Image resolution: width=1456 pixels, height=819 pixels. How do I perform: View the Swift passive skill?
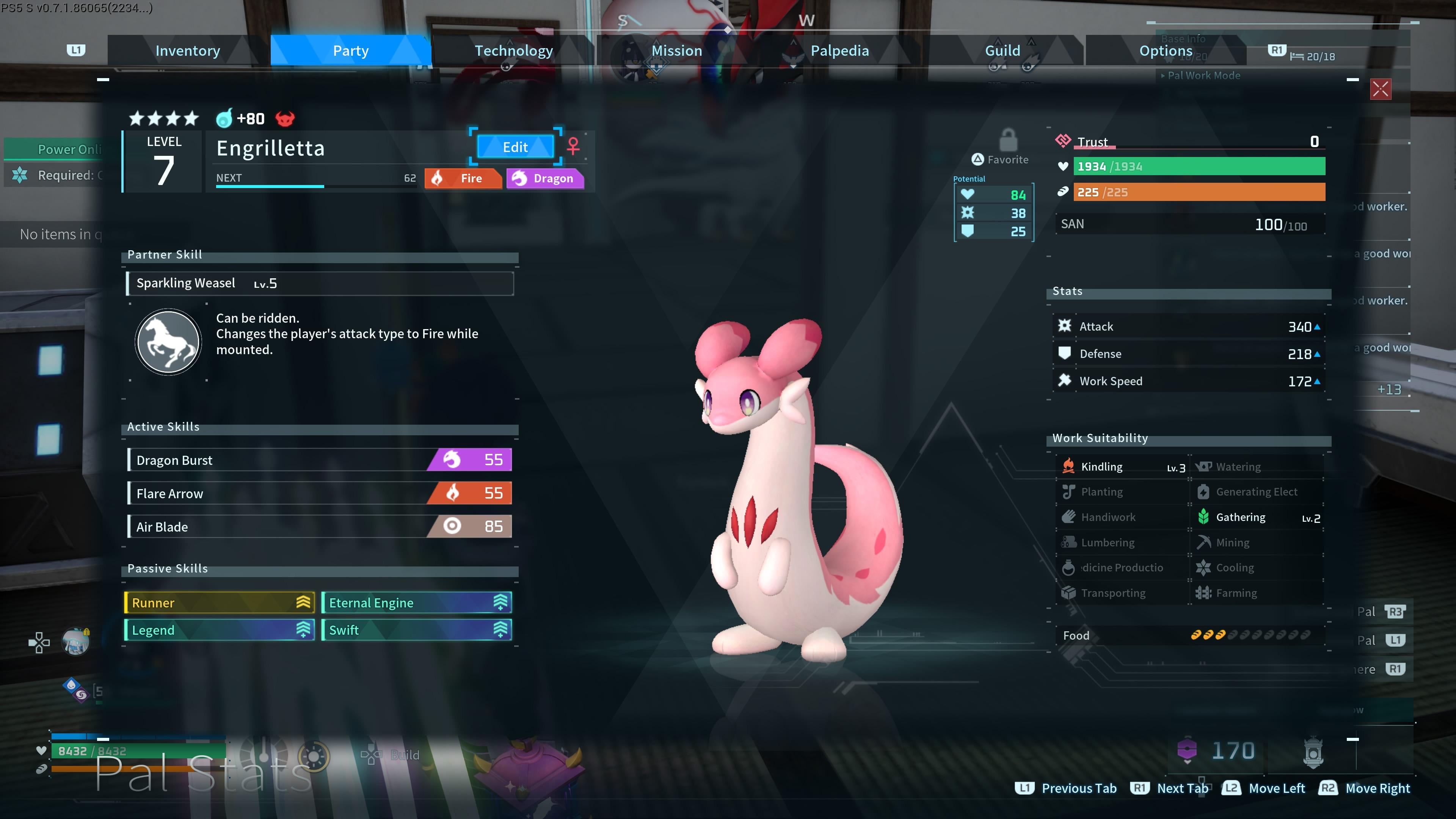pyautogui.click(x=417, y=630)
